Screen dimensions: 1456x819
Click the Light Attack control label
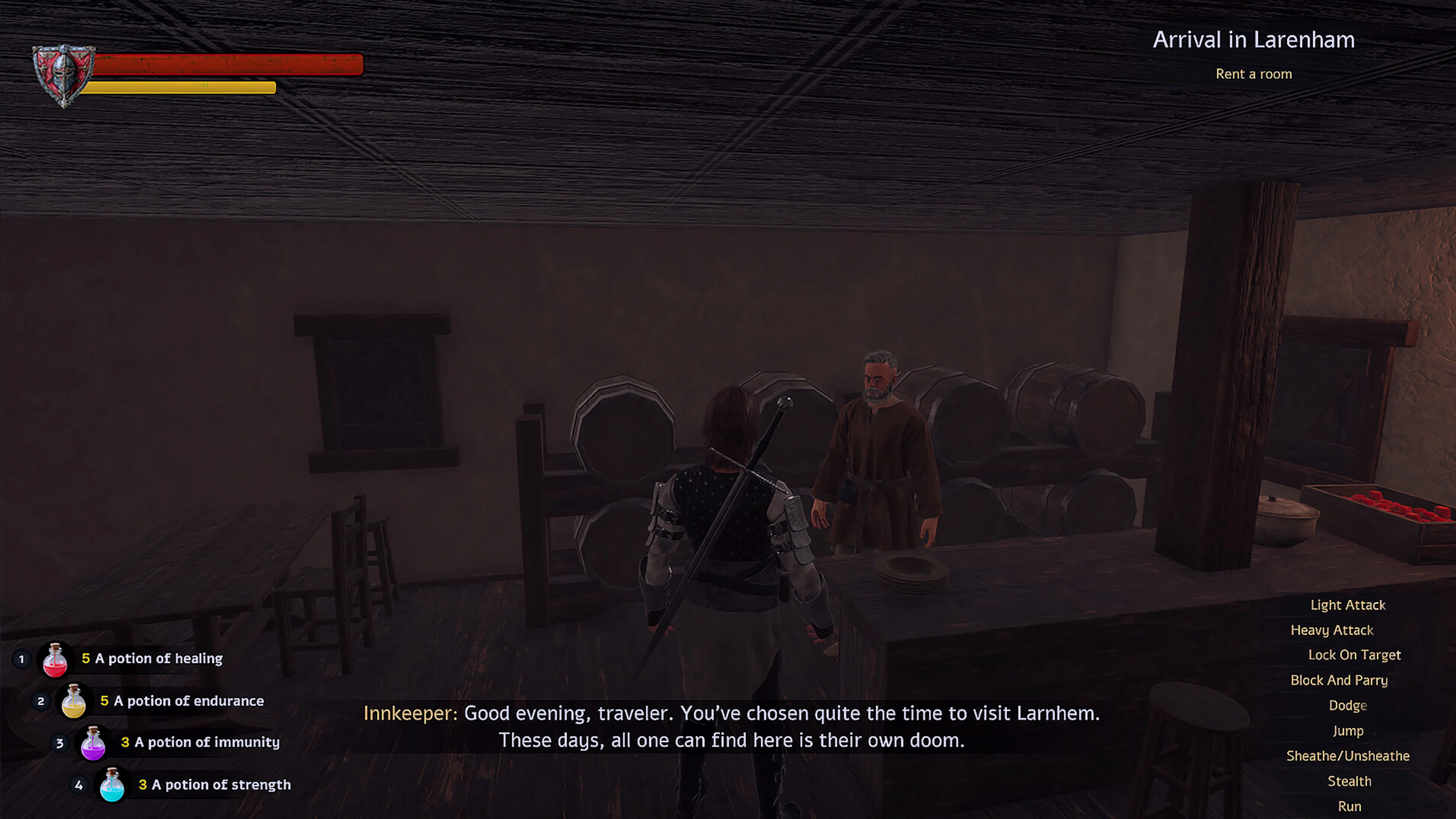[1348, 605]
